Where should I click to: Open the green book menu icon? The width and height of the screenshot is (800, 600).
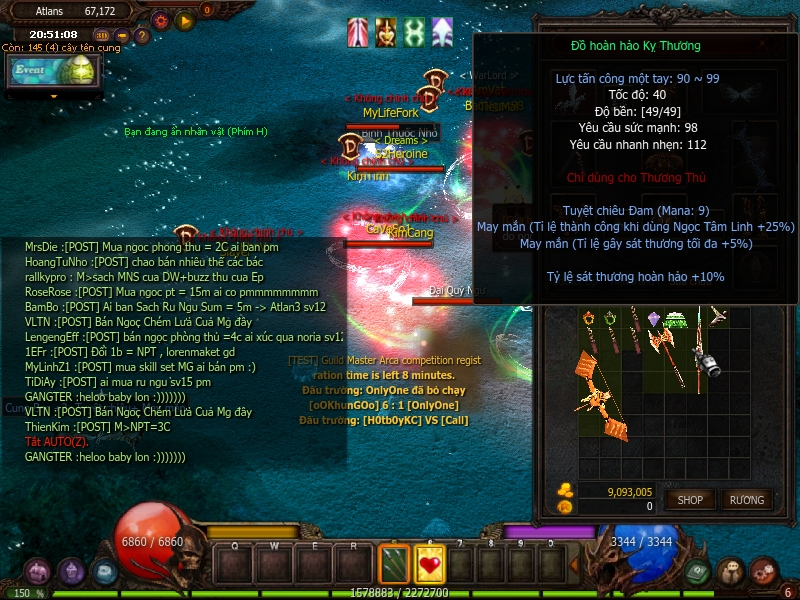pos(697,572)
